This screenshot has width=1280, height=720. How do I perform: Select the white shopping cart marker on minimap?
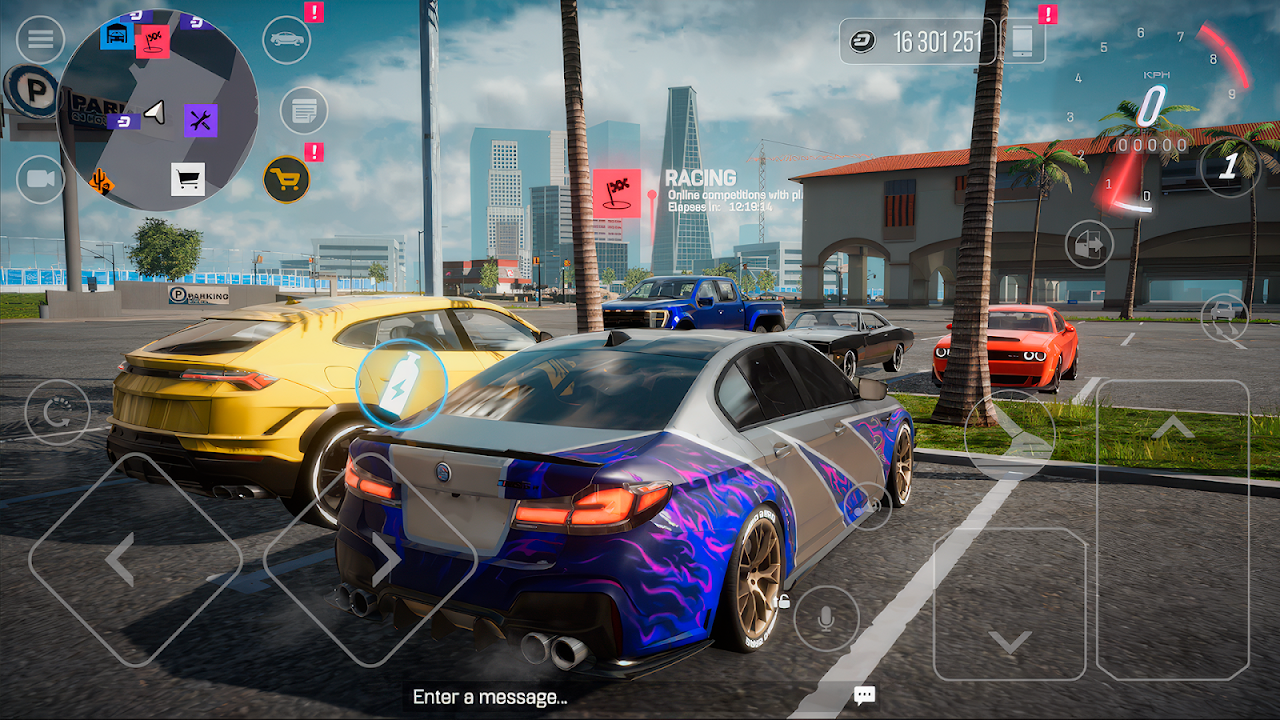tap(188, 179)
